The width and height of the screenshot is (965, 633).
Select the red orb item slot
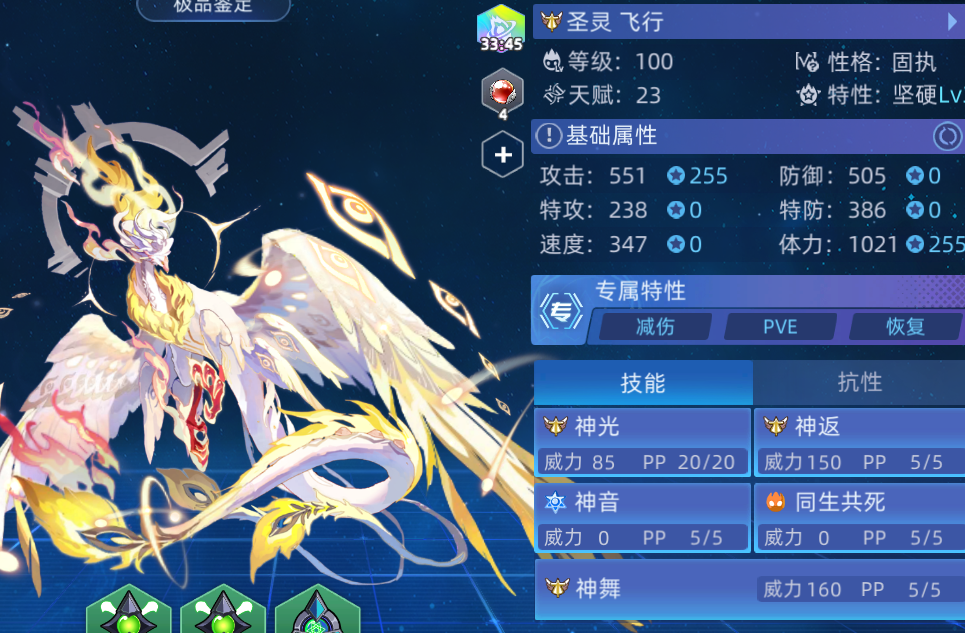tap(502, 94)
